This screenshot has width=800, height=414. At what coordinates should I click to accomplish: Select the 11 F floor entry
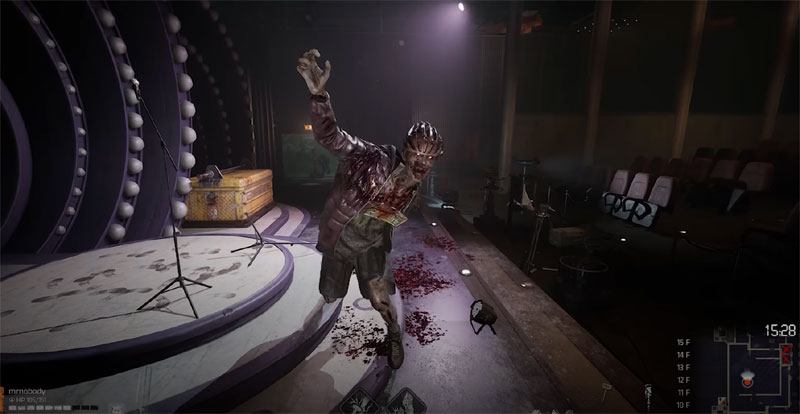pyautogui.click(x=684, y=391)
